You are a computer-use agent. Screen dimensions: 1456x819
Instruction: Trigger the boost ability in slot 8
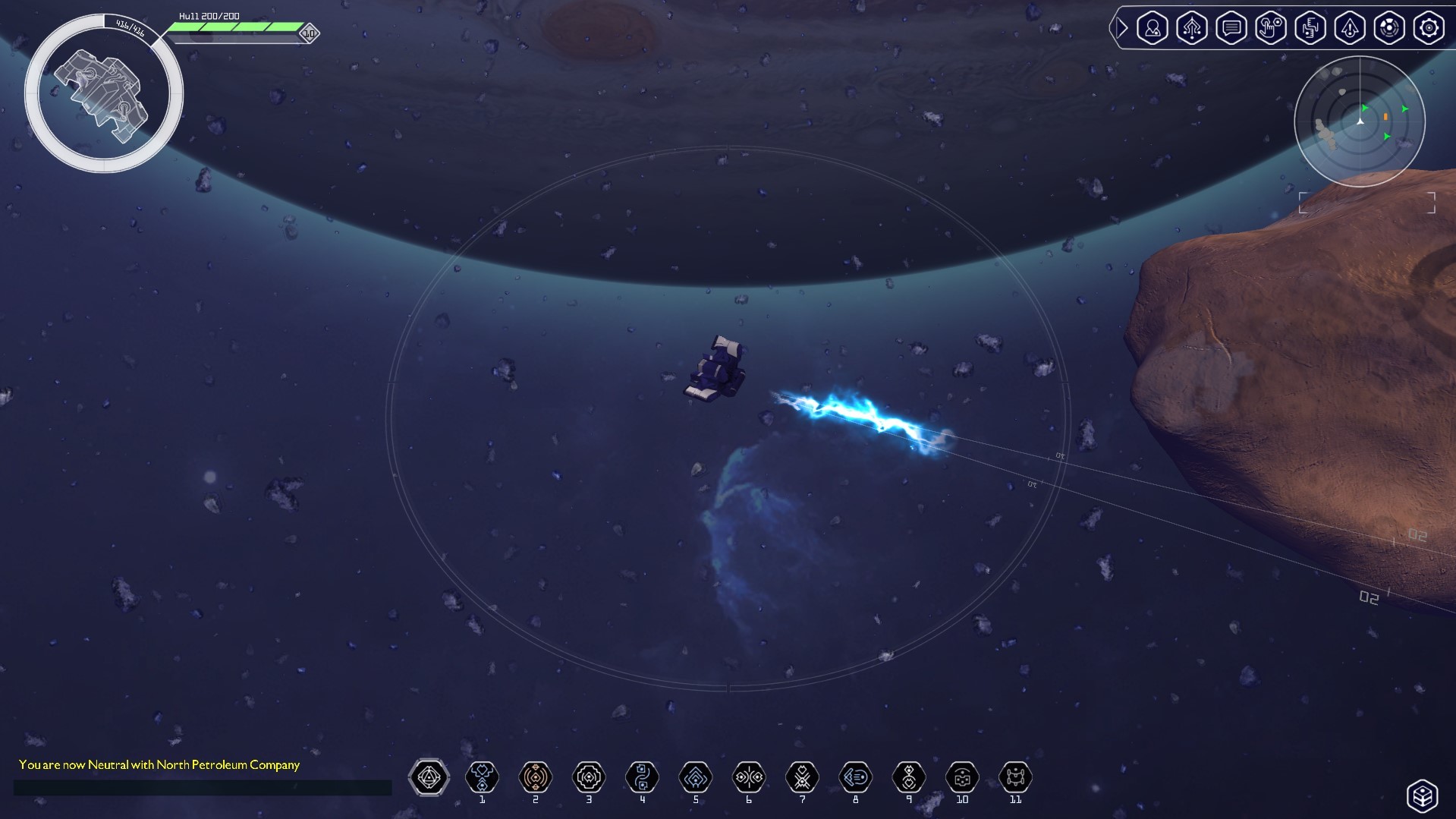(x=855, y=777)
